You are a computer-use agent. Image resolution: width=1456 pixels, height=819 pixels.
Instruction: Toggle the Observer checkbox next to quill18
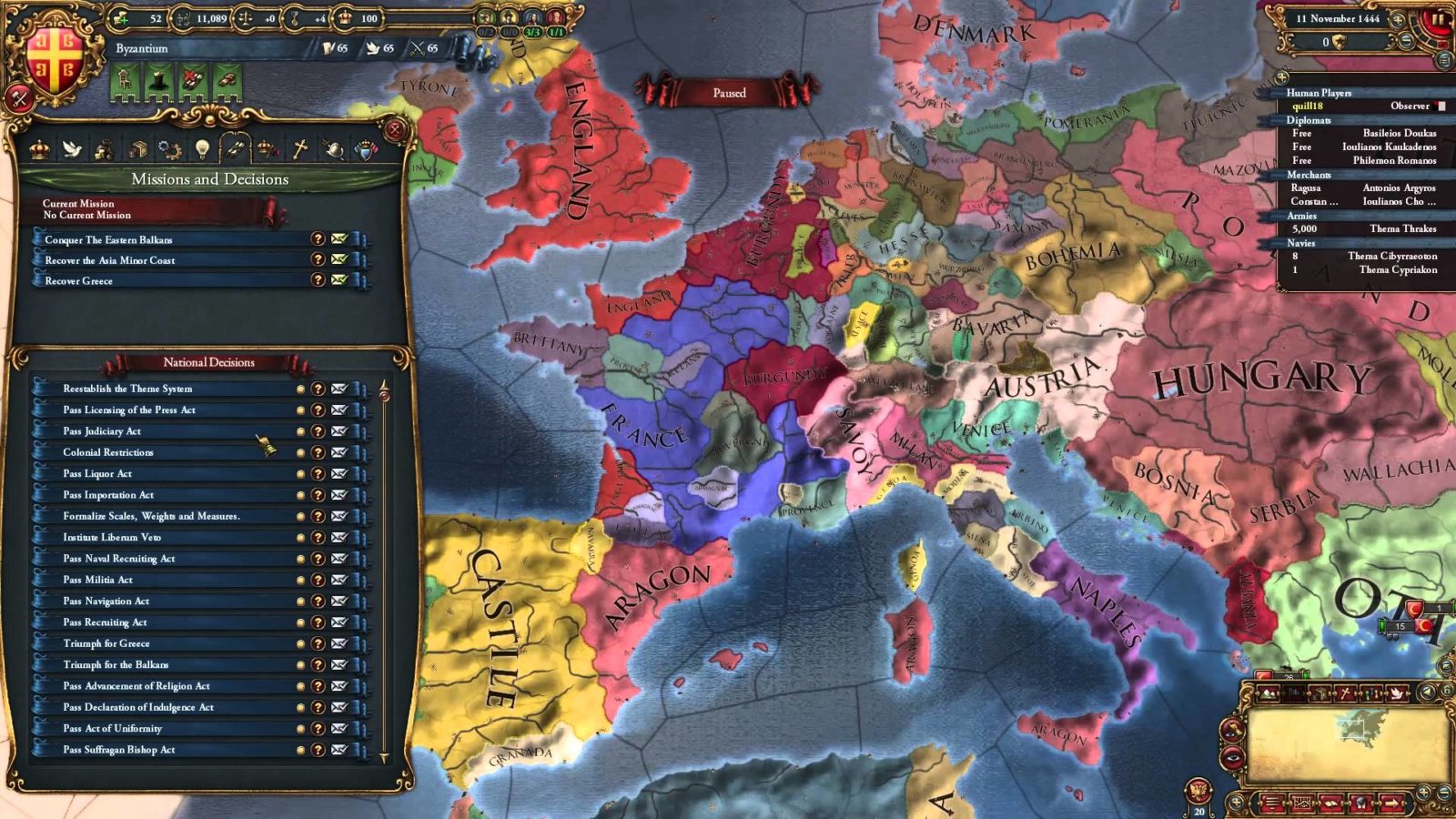tap(1441, 106)
